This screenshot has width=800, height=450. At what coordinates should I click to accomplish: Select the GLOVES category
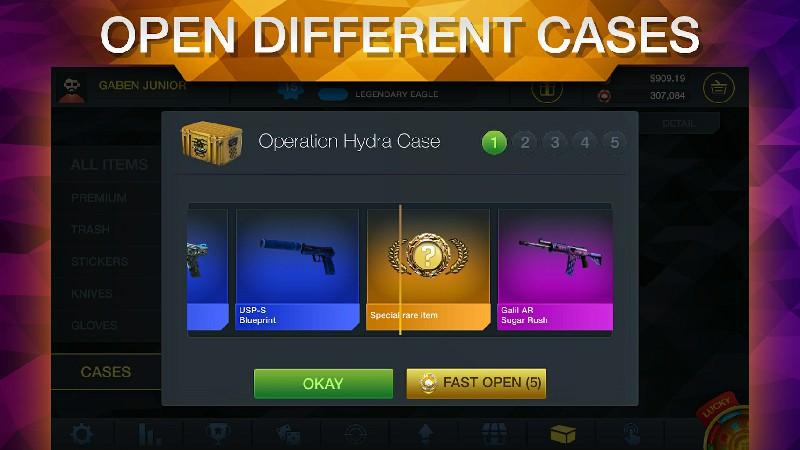point(94,326)
